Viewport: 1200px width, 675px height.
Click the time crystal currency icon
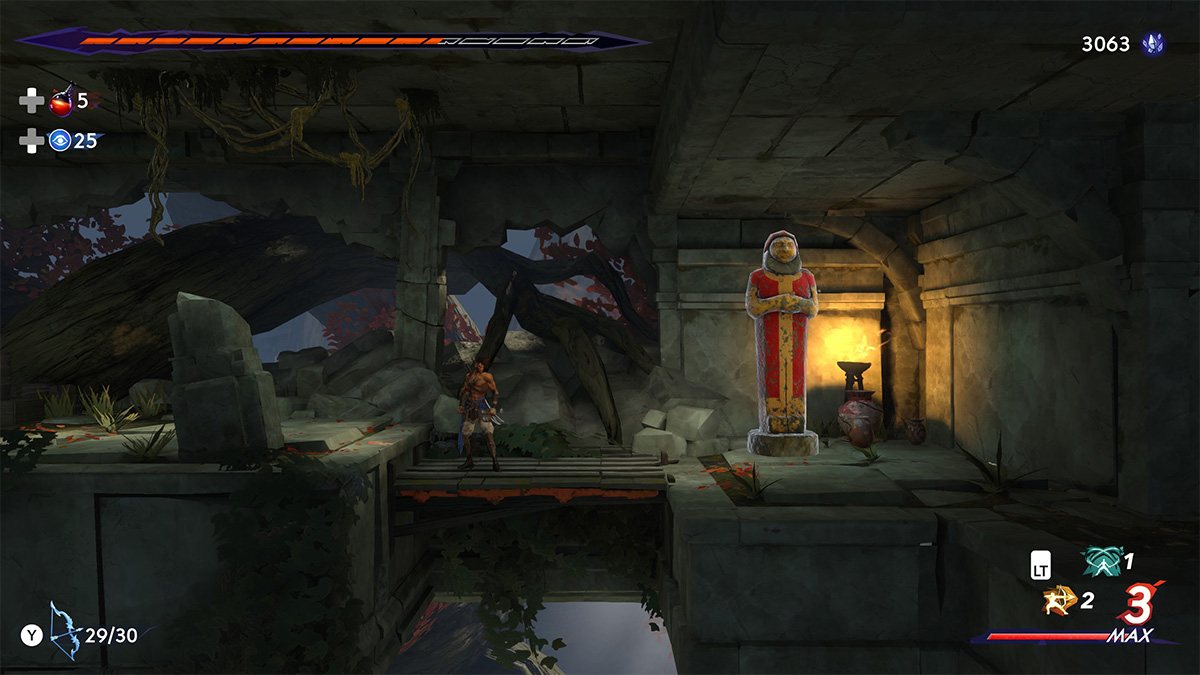click(1153, 44)
